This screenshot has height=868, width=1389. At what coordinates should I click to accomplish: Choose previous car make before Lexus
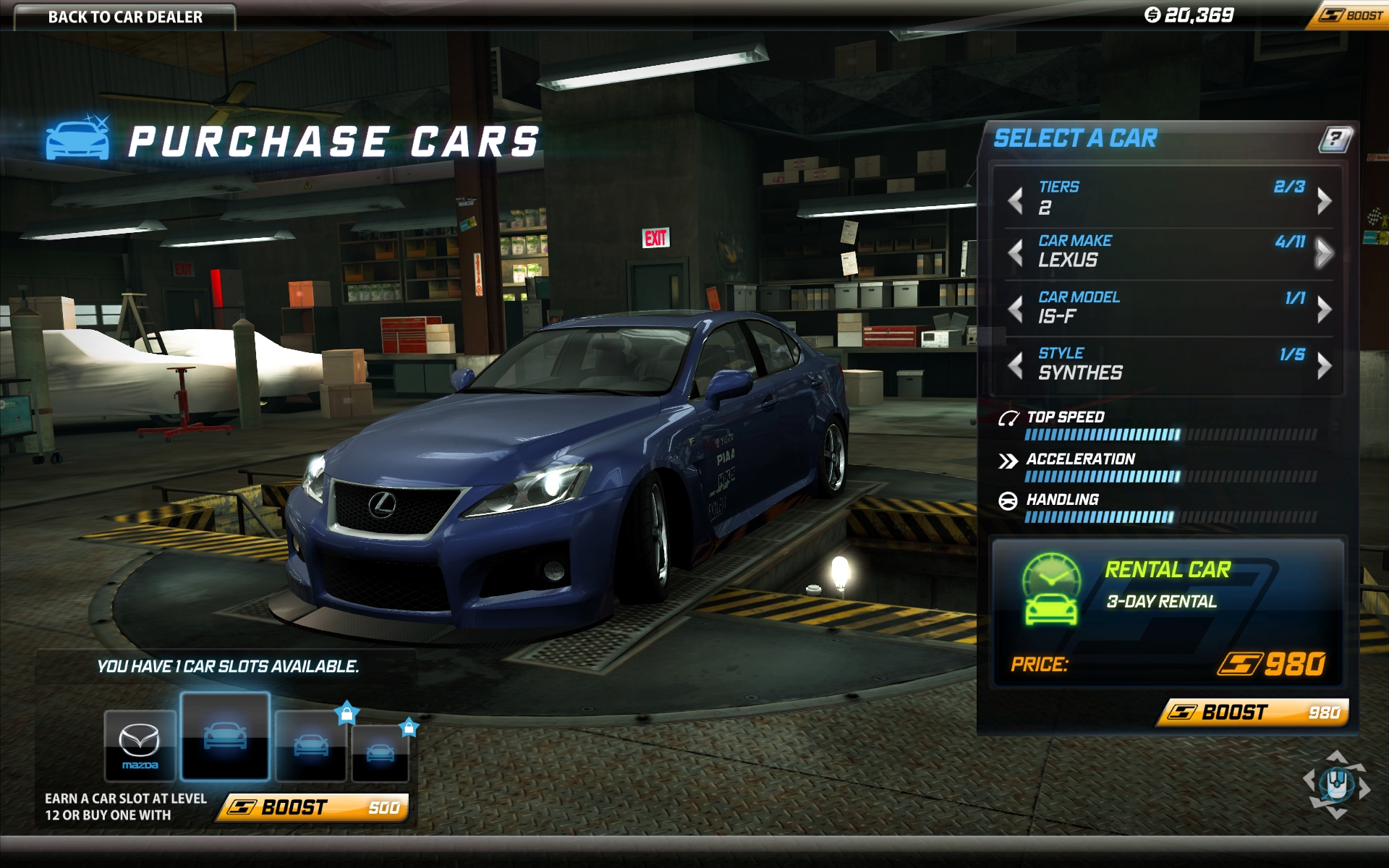pyautogui.click(x=1016, y=253)
